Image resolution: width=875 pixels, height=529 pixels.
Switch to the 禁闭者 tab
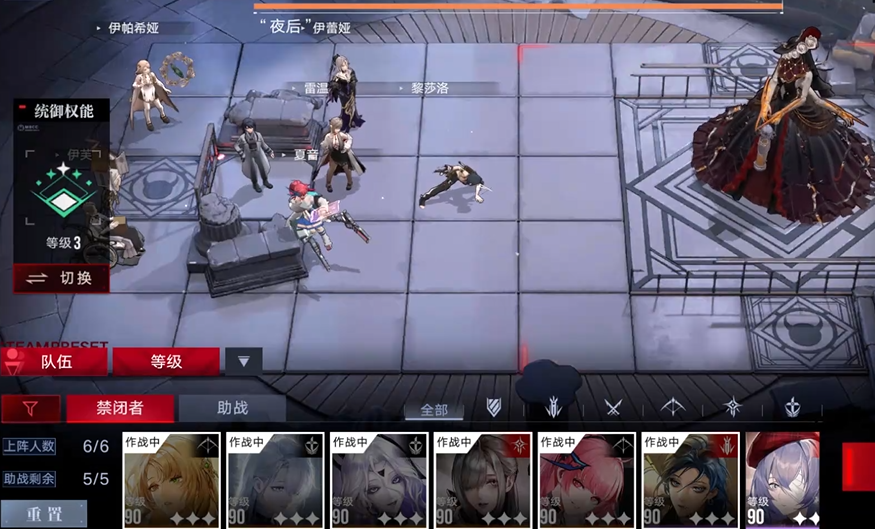(x=120, y=408)
